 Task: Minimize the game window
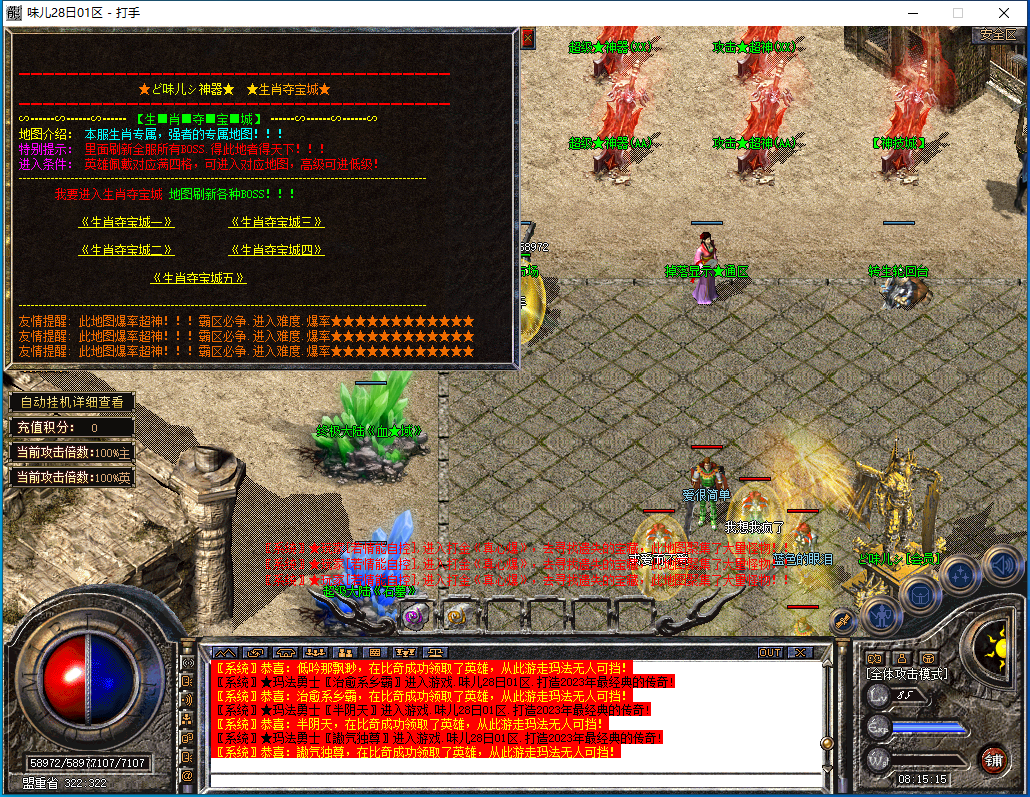coord(911,13)
